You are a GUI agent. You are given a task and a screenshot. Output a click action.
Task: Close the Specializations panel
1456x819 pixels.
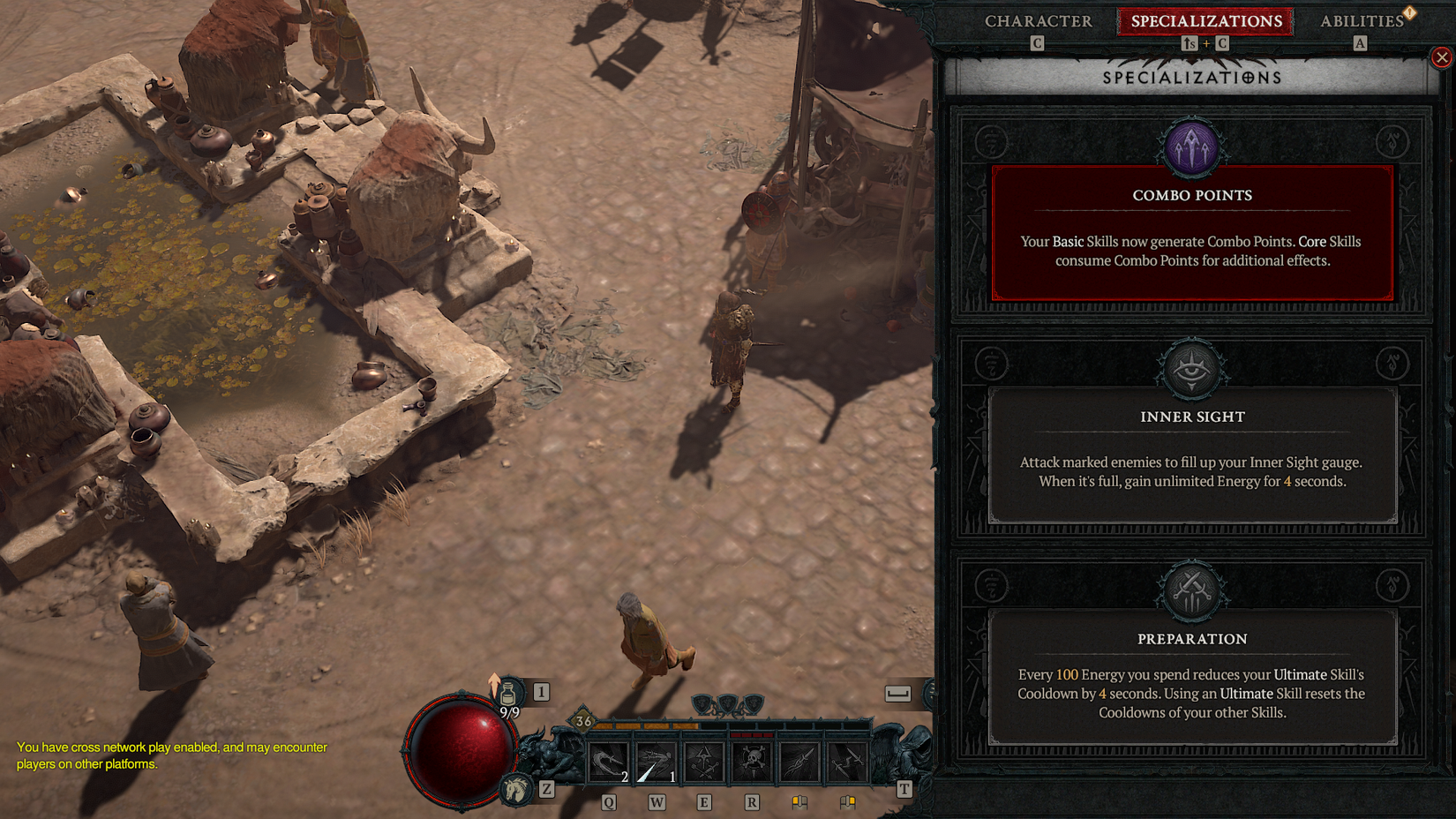[1441, 57]
